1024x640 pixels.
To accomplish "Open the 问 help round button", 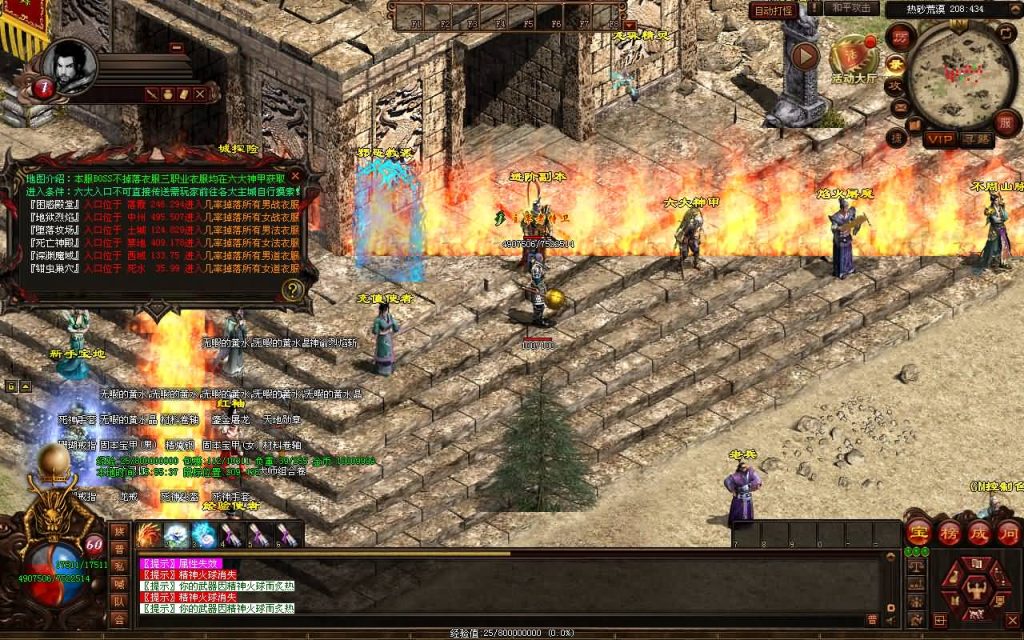I will (x=1008, y=532).
